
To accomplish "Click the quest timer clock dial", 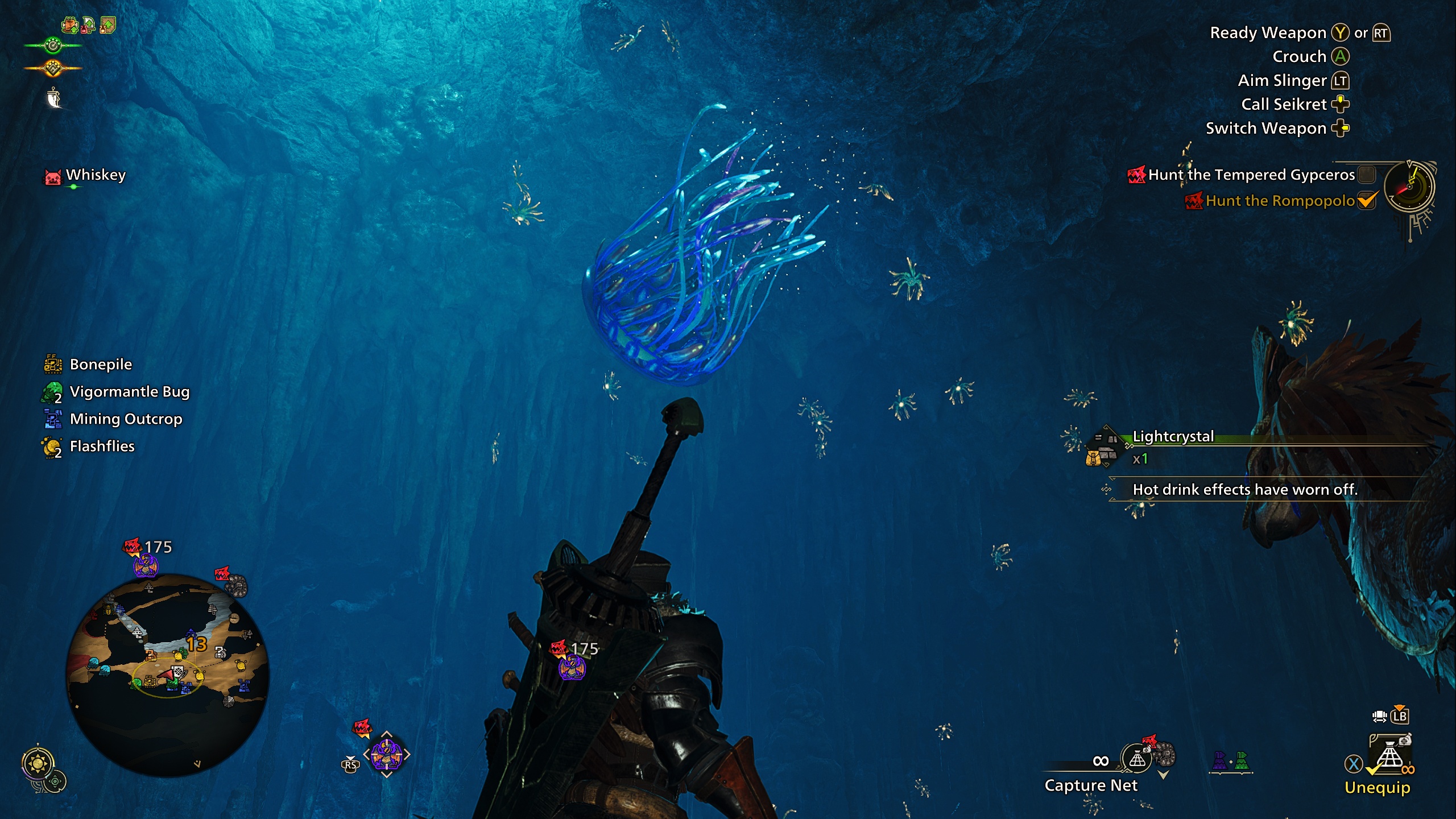I will (x=1409, y=187).
